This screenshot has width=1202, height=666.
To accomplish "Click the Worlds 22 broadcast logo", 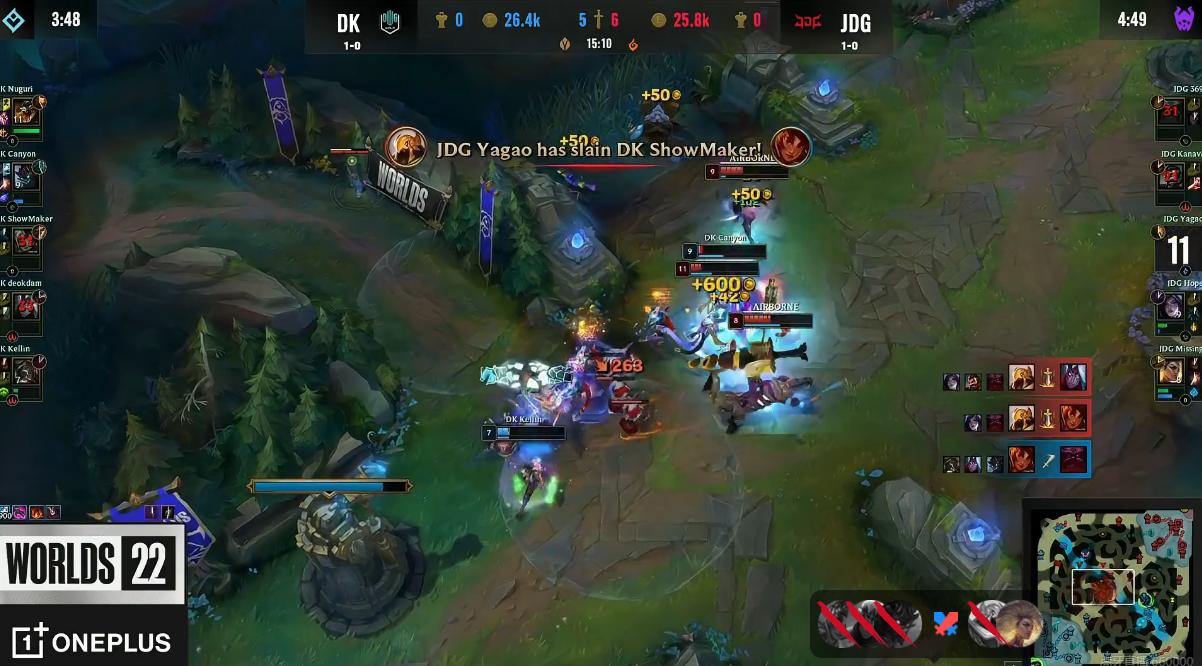I will click(91, 562).
